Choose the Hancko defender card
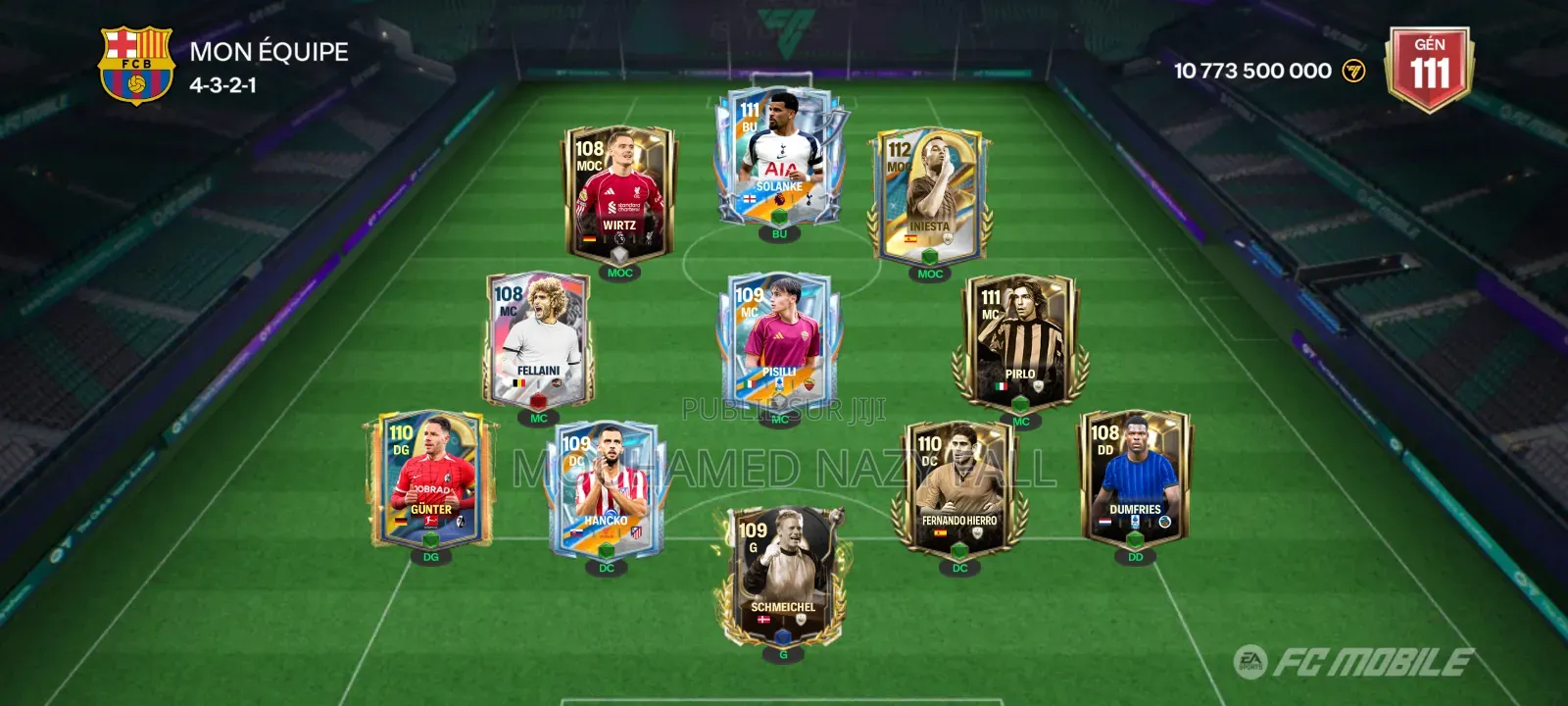The image size is (1568, 706). point(606,488)
